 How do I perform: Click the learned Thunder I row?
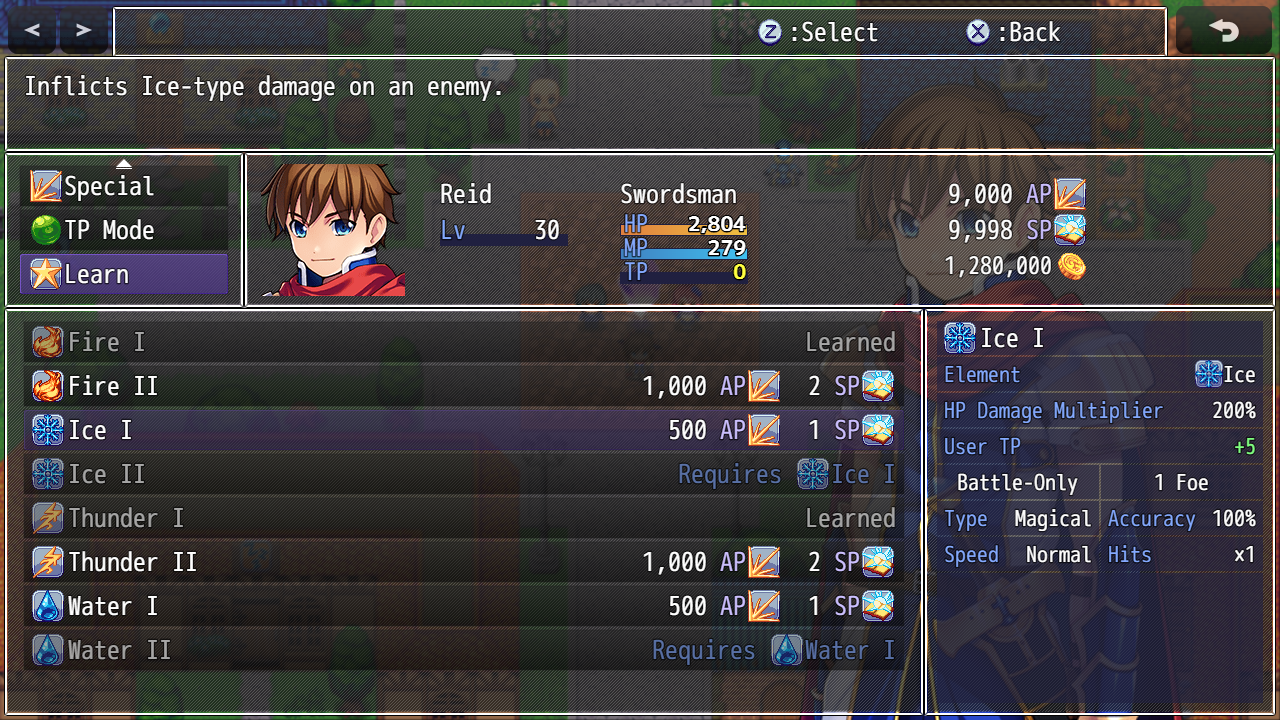tap(463, 519)
